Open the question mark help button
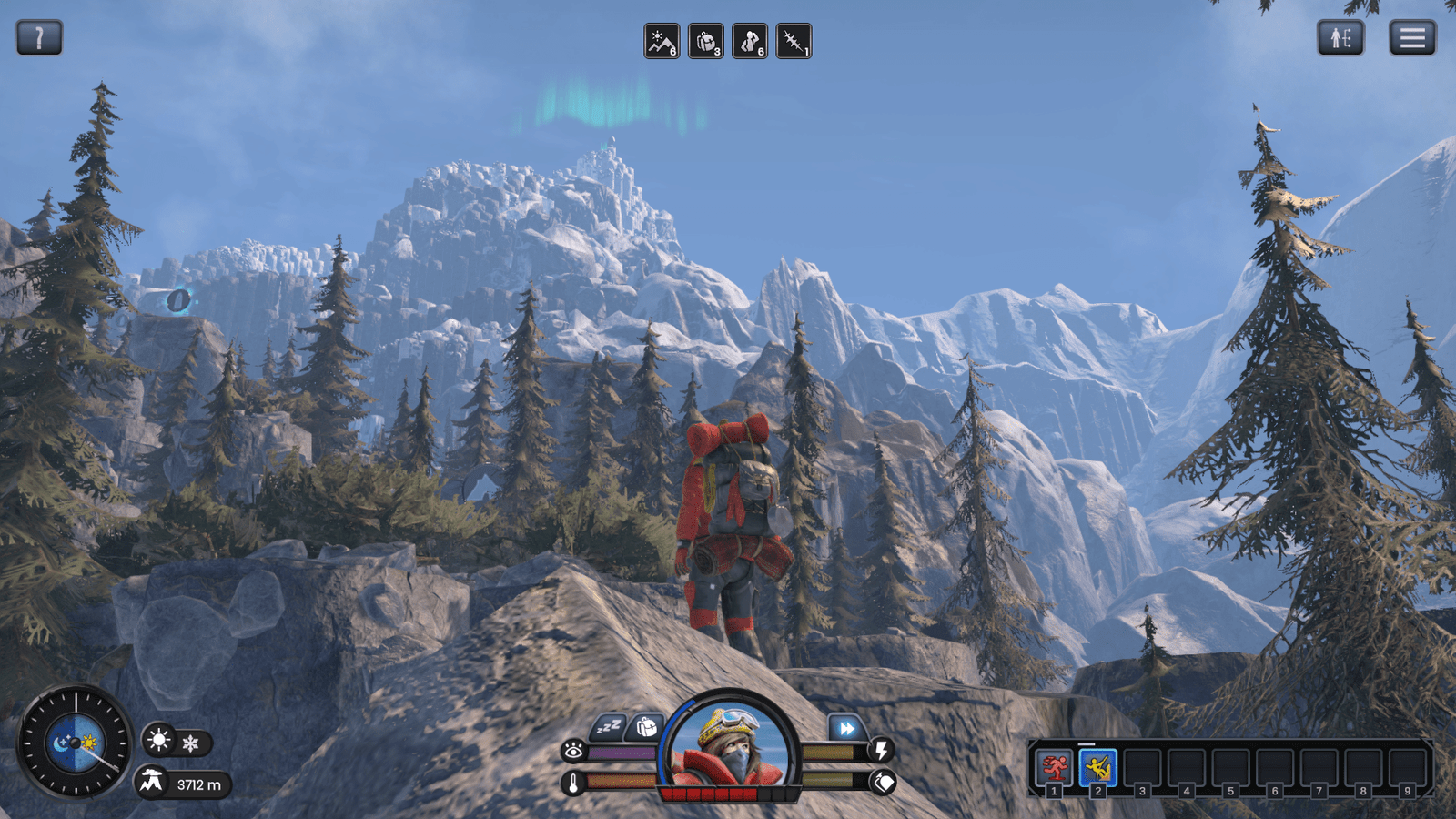The height and width of the screenshot is (819, 1456). (39, 38)
